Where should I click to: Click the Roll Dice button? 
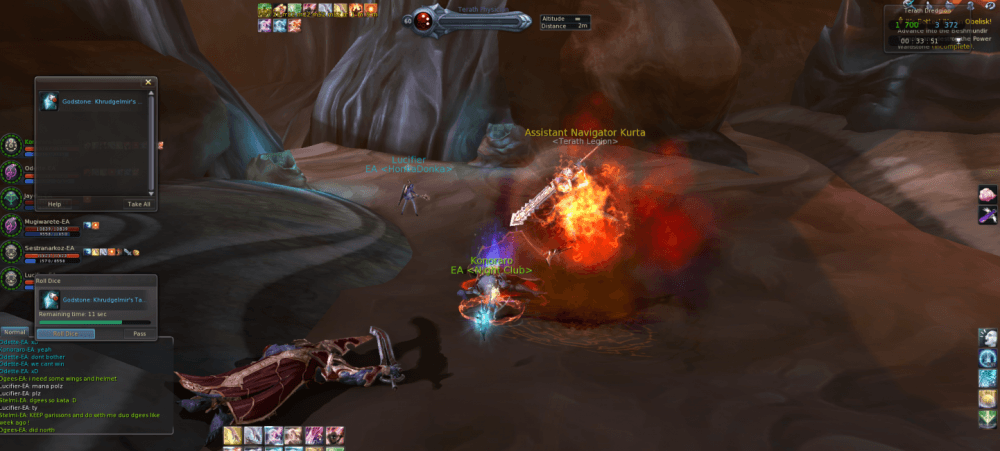point(66,333)
